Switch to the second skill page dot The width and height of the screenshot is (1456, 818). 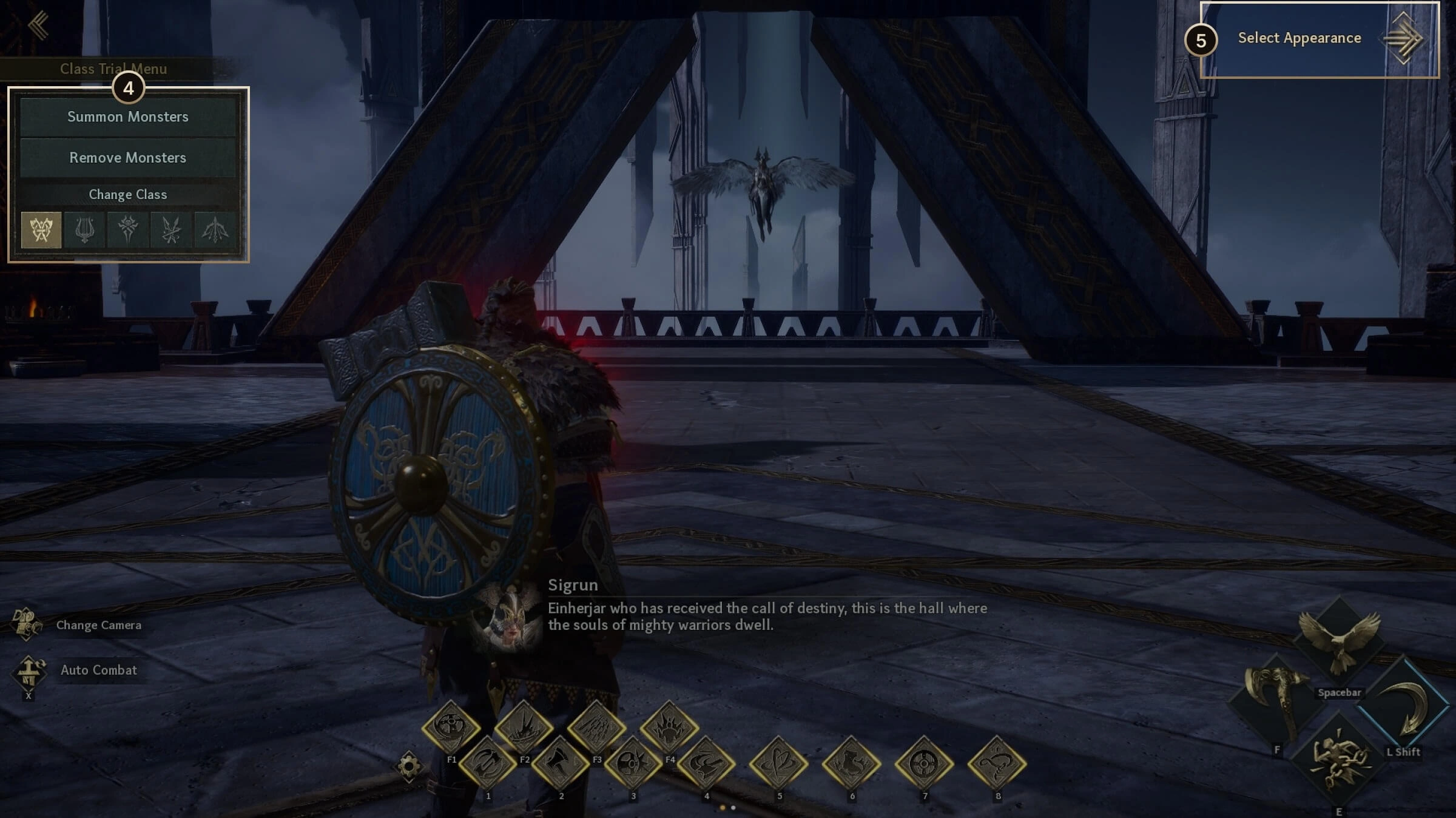click(733, 807)
